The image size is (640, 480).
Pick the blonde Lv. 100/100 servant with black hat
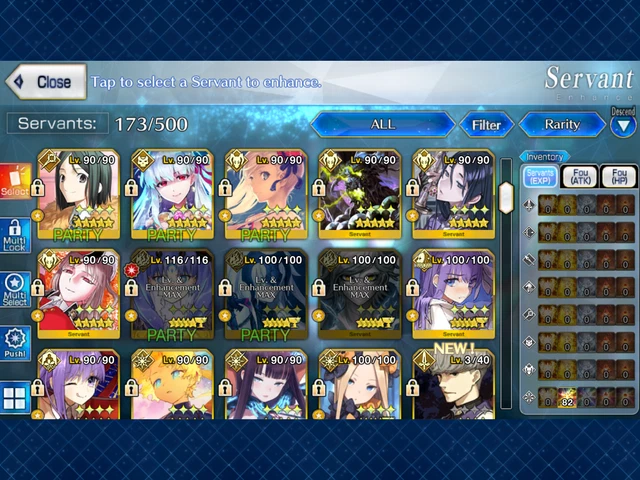[x=359, y=384]
